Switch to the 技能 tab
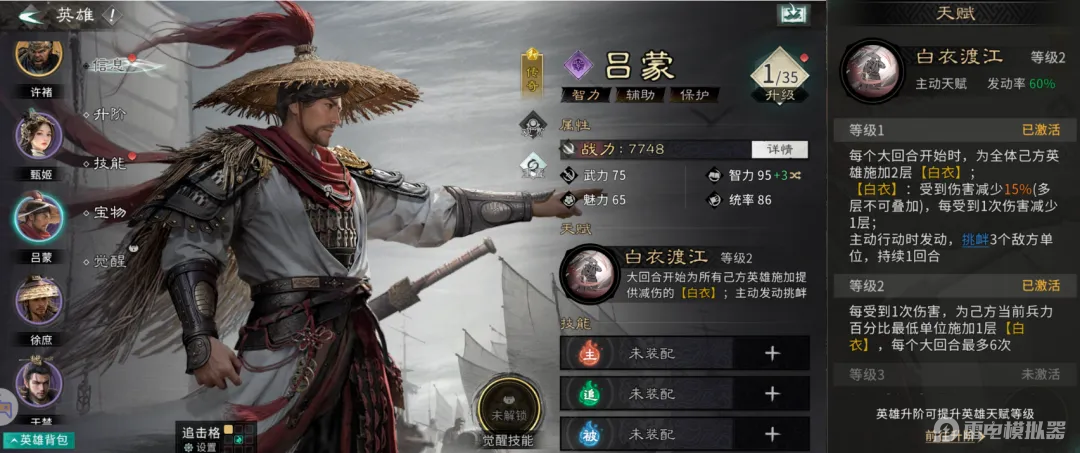Screen dimensions: 1080x453 [x=109, y=163]
